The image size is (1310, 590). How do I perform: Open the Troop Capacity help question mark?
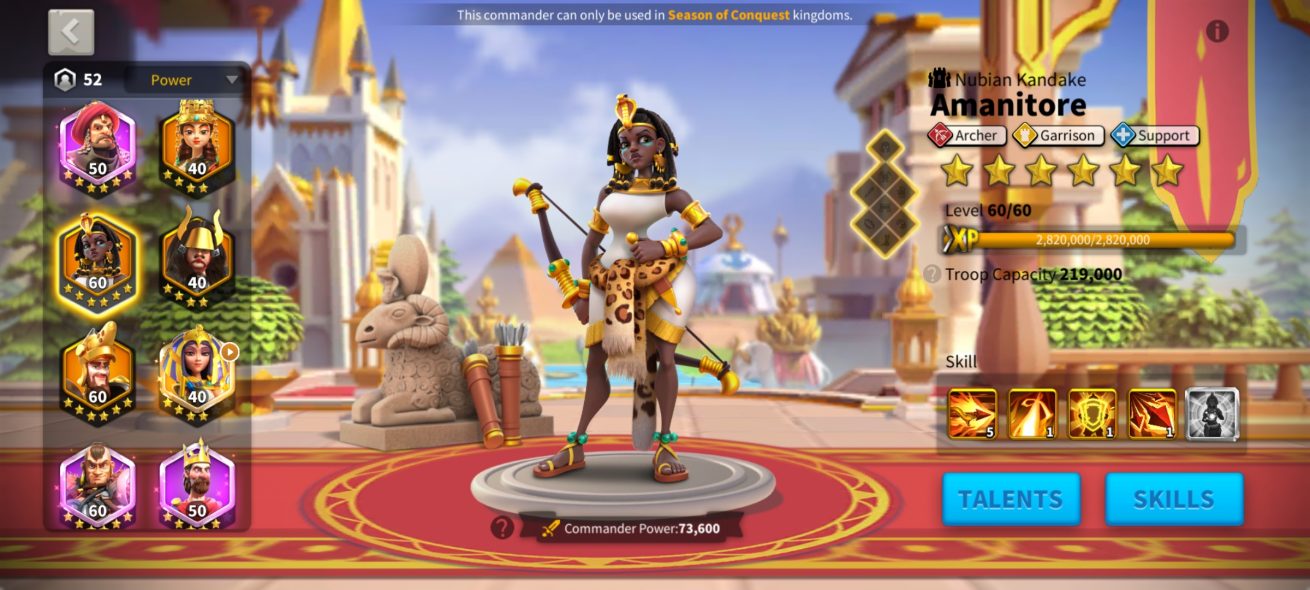(932, 274)
